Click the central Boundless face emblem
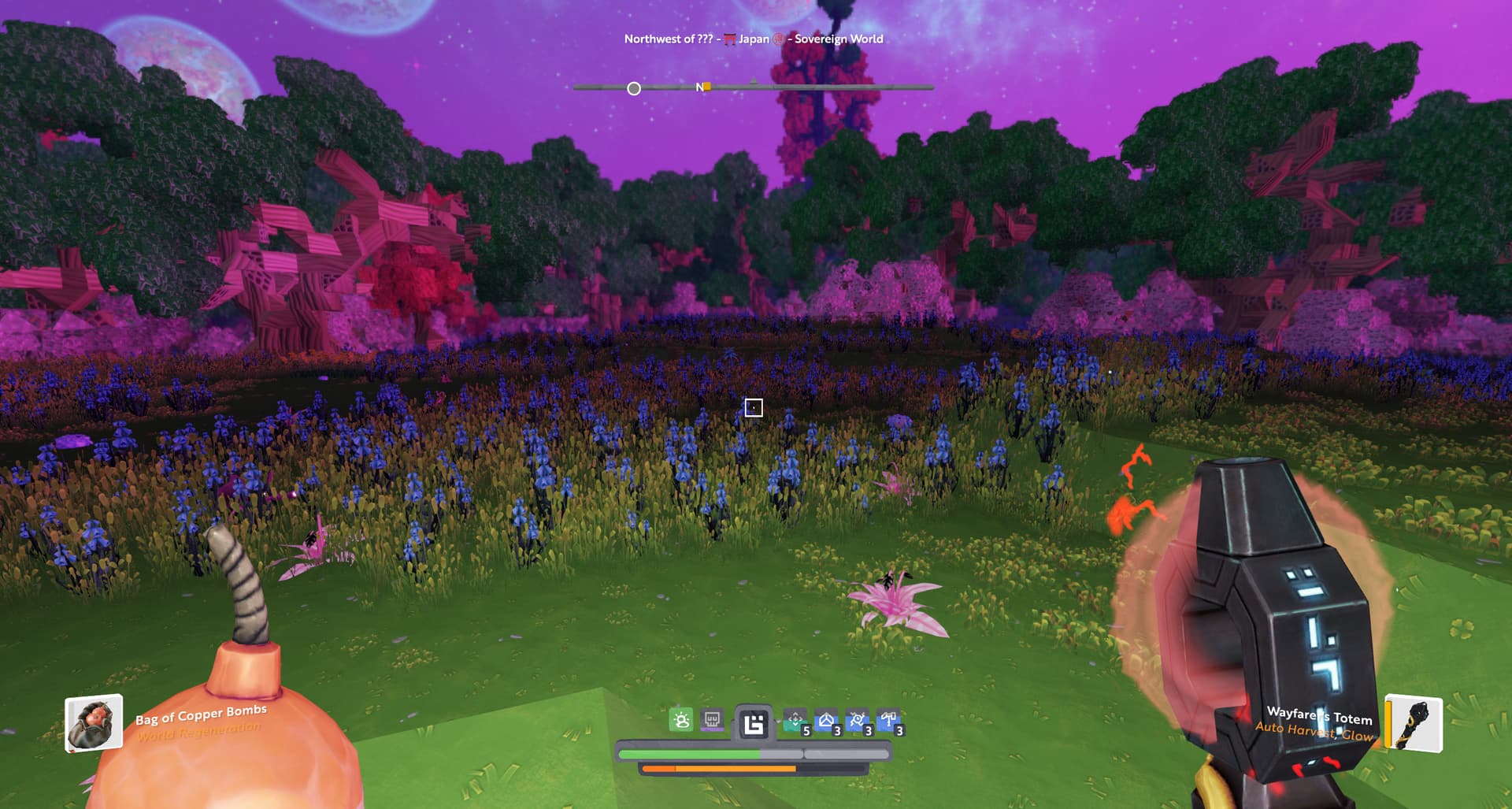This screenshot has width=1512, height=809. click(x=754, y=723)
